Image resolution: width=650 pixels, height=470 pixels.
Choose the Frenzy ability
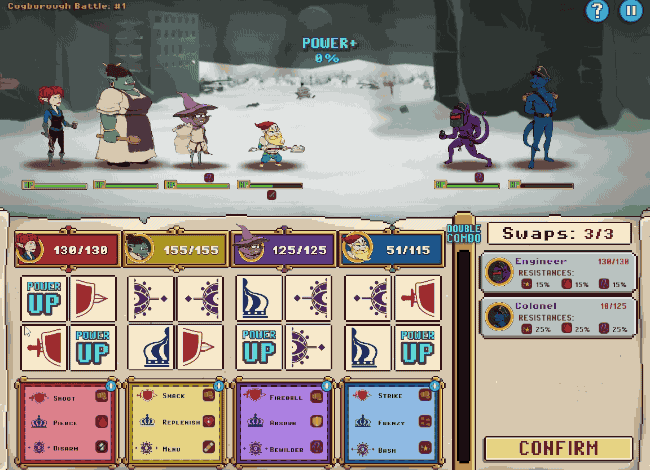391,422
